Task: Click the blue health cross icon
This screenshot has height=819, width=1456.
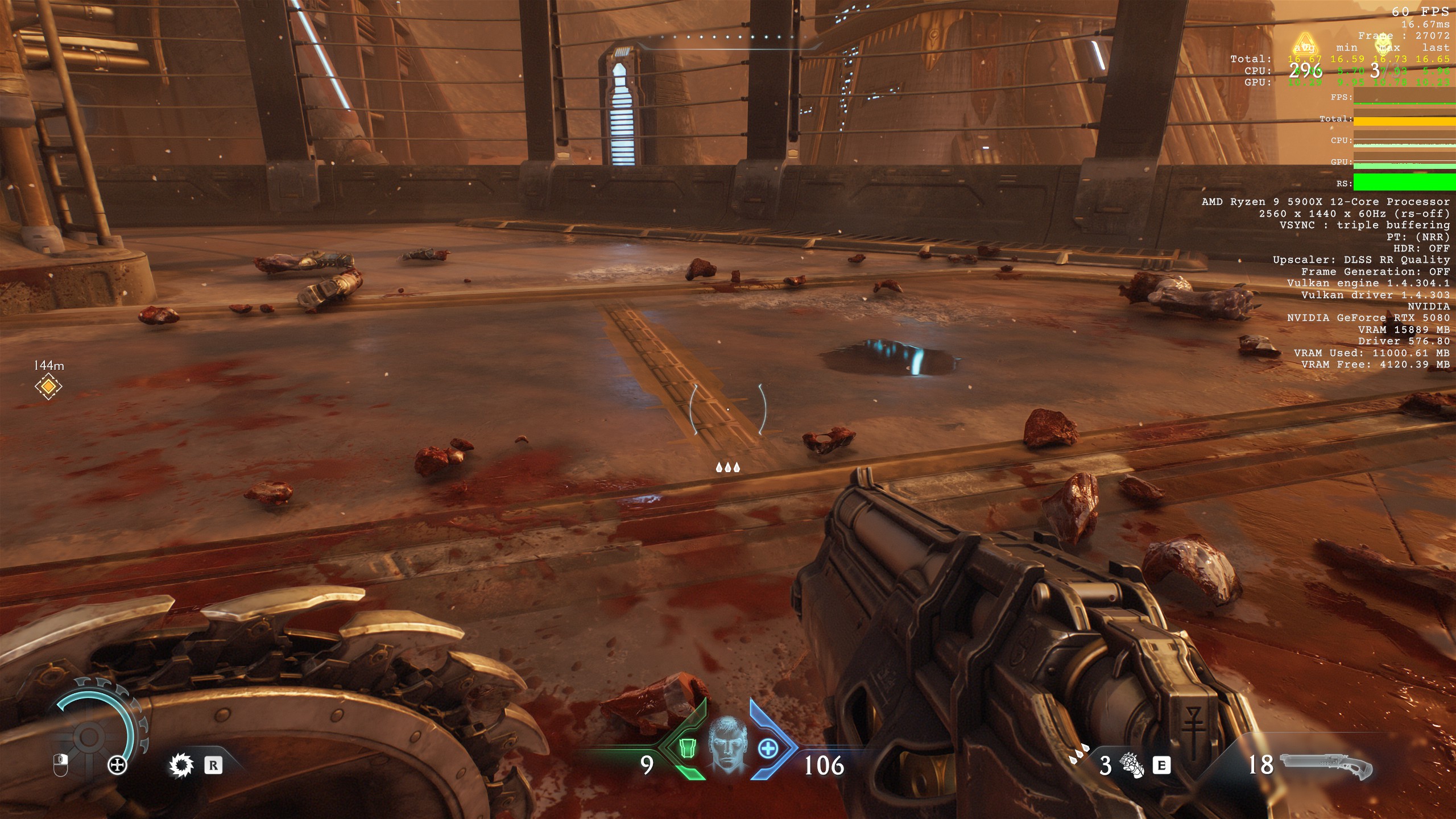Action: (768, 748)
